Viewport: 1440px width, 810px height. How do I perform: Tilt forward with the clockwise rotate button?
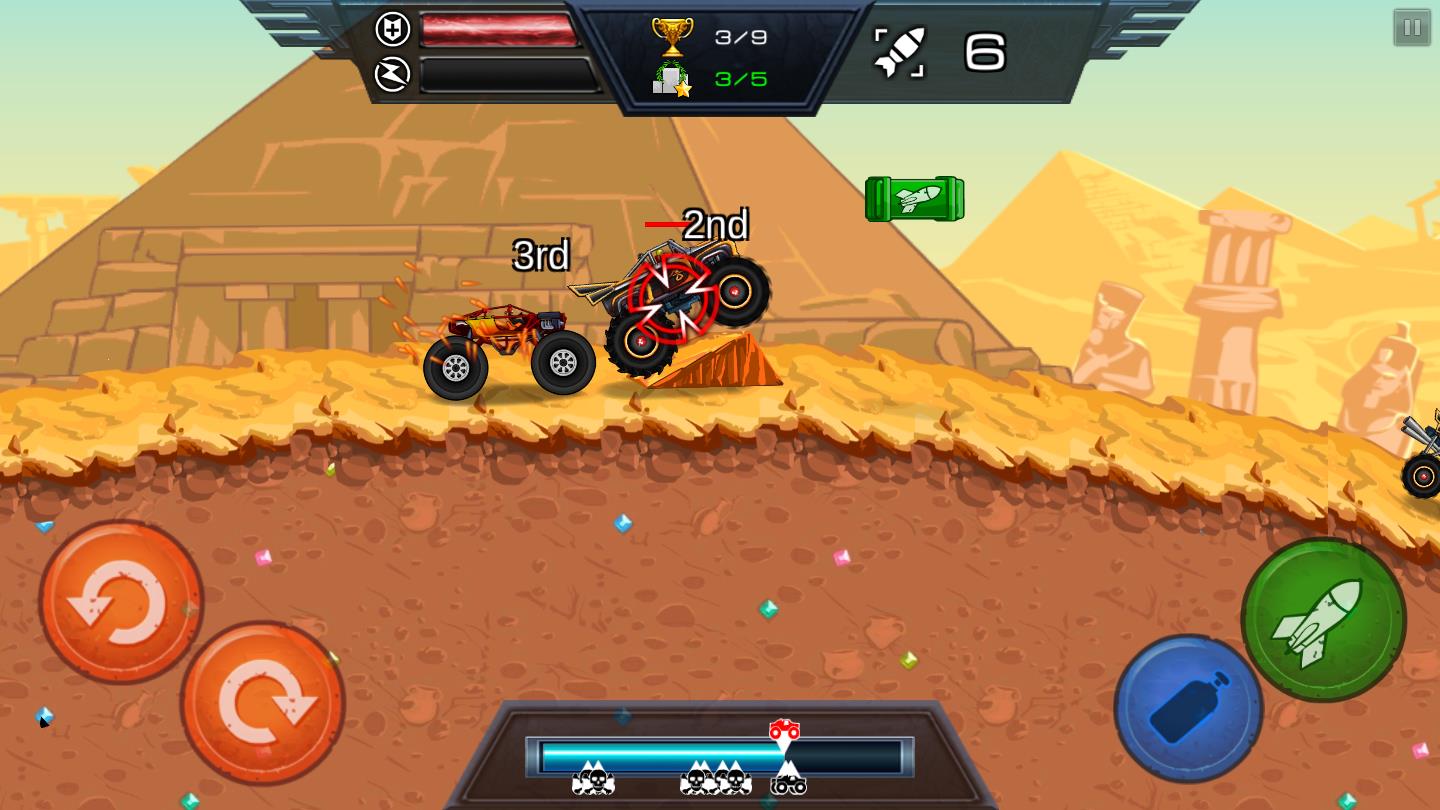tap(263, 703)
